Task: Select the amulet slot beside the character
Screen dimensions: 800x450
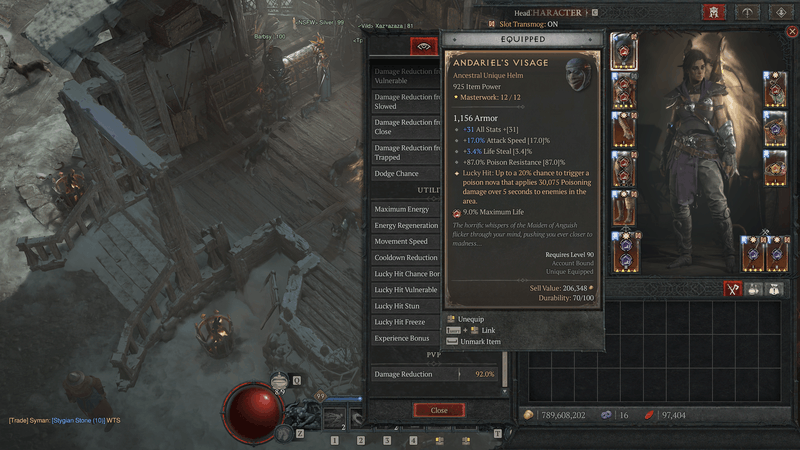Action: coord(775,90)
